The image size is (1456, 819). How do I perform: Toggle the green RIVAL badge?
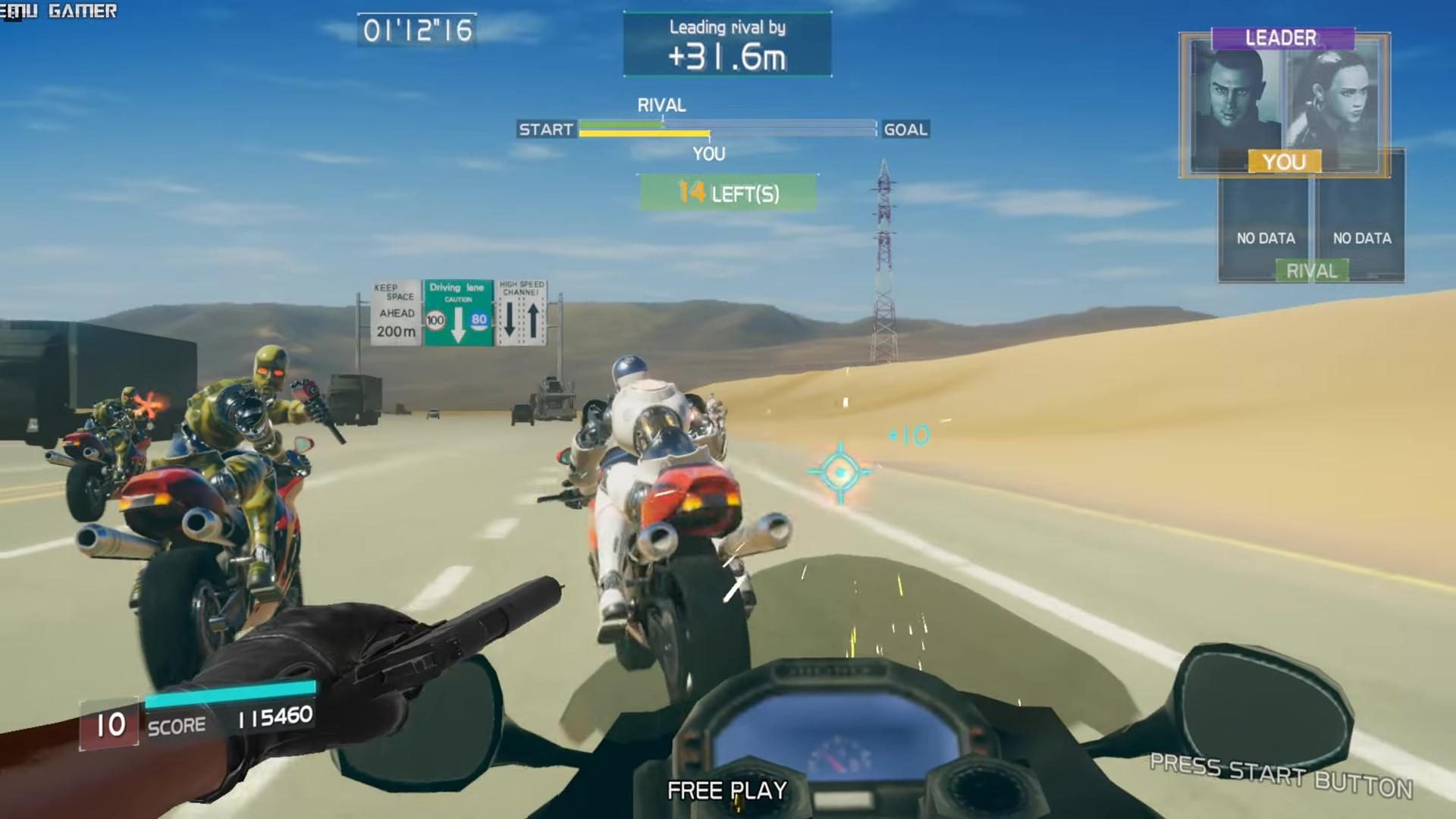point(1311,270)
